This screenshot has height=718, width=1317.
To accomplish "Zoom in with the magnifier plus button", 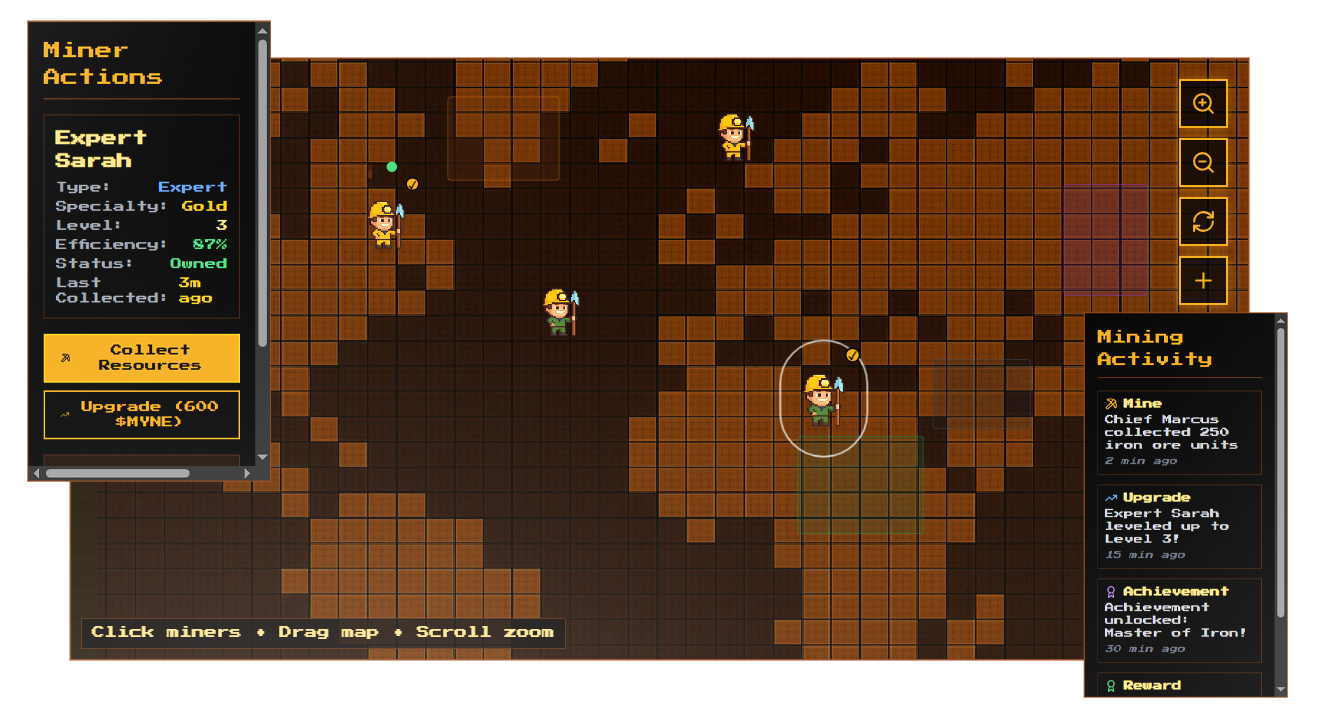I will [x=1203, y=104].
